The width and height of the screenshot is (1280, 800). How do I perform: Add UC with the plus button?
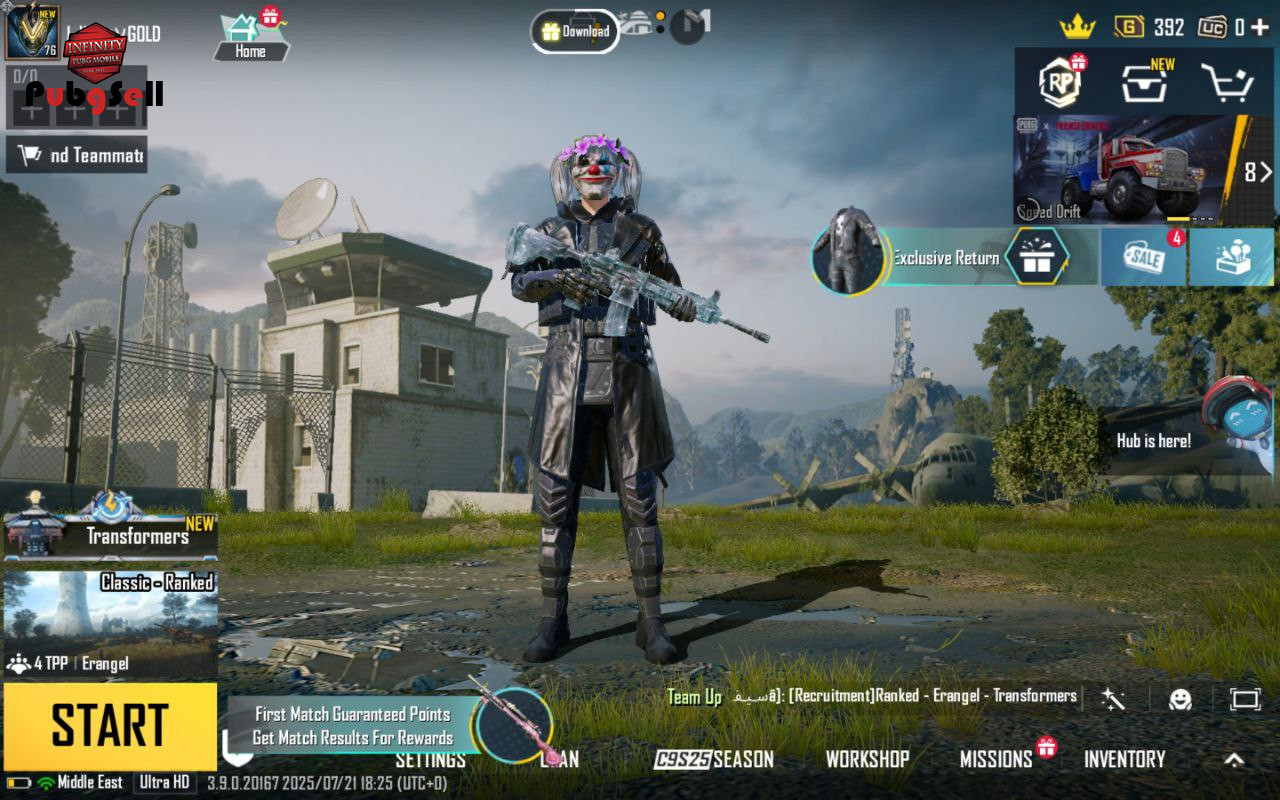(1259, 27)
